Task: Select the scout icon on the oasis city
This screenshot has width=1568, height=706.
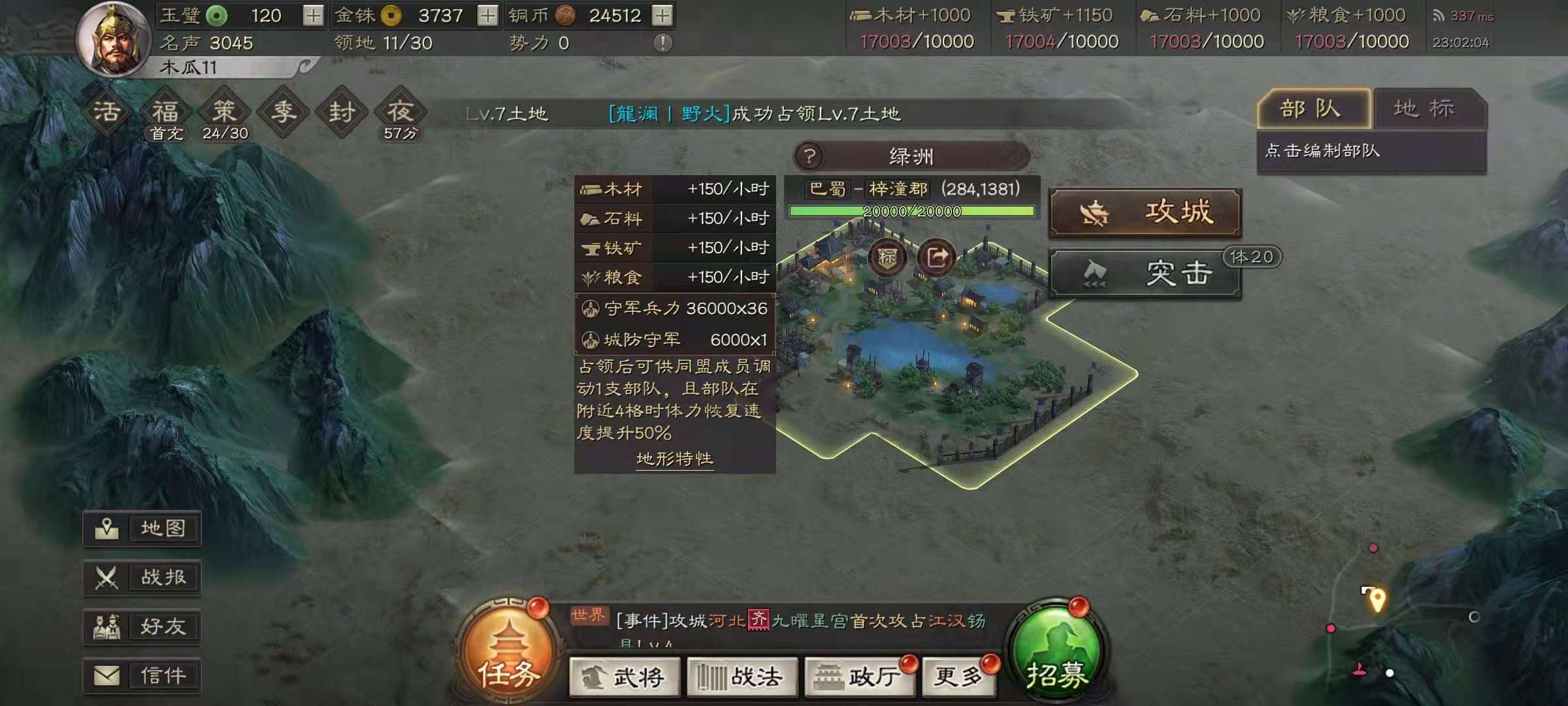Action: coord(887,258)
